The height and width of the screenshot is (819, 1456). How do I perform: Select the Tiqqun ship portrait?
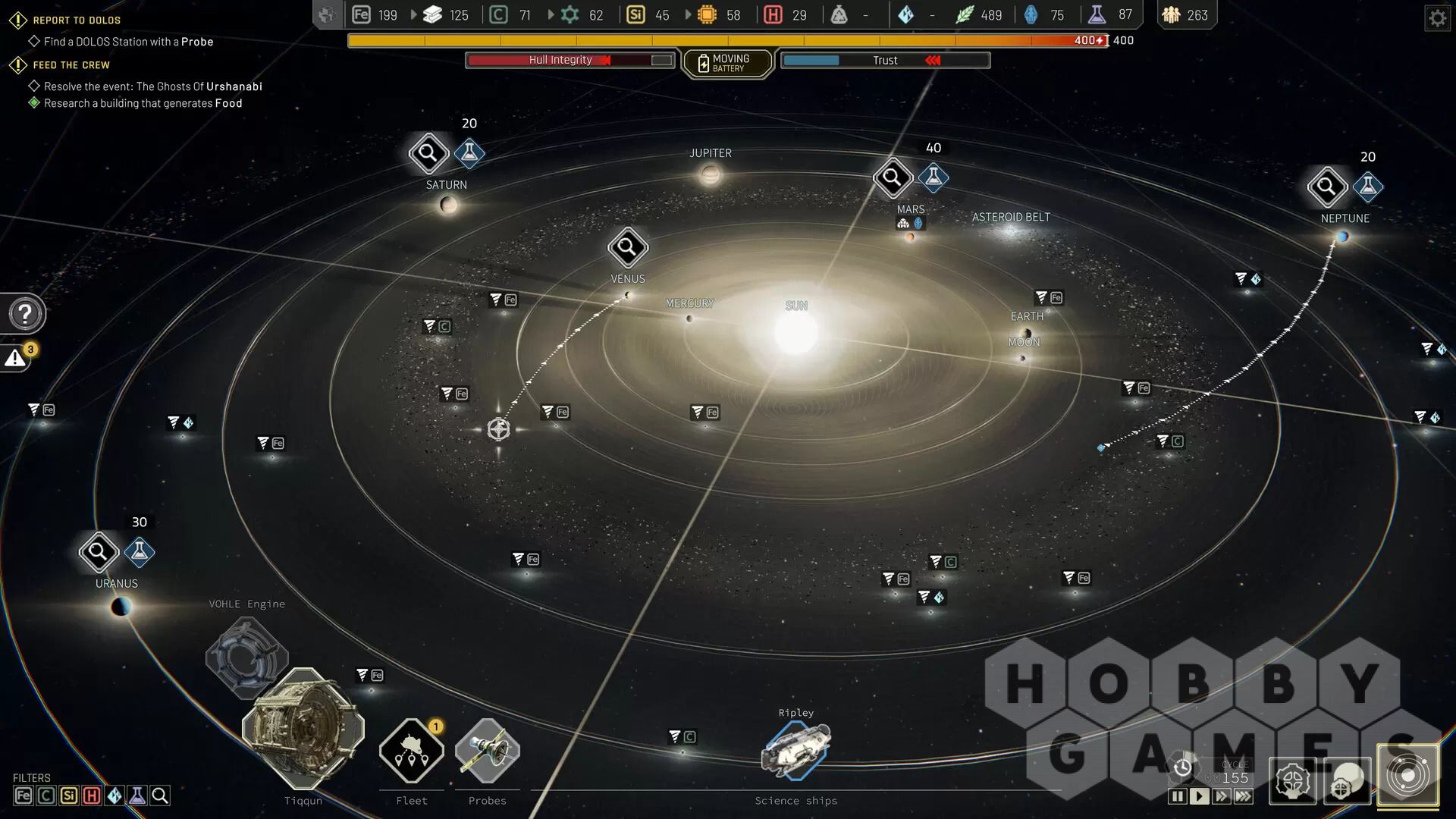pos(303,728)
